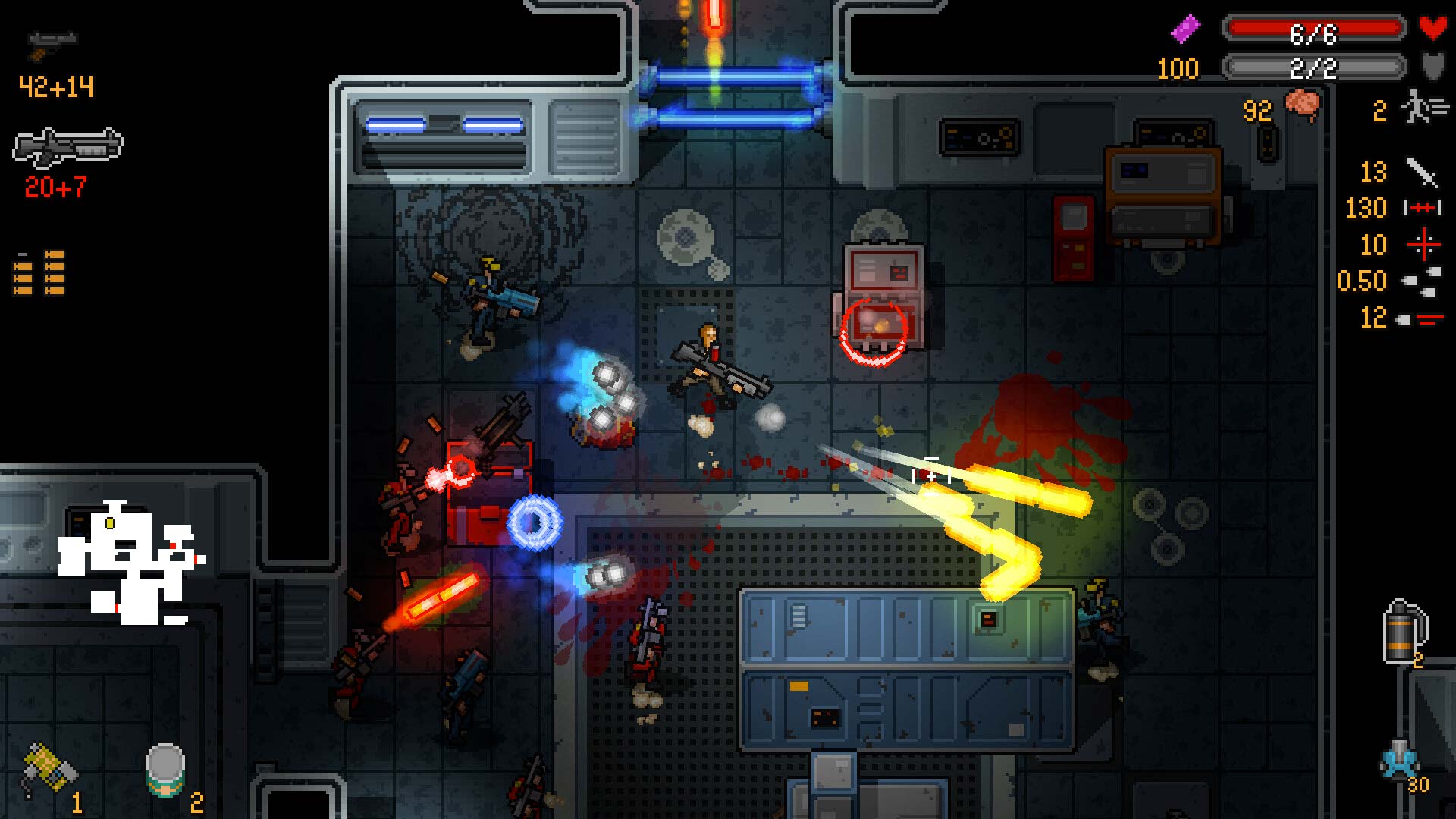Image resolution: width=1456 pixels, height=819 pixels.
Task: Click the red heart health icon
Action: 1432,29
